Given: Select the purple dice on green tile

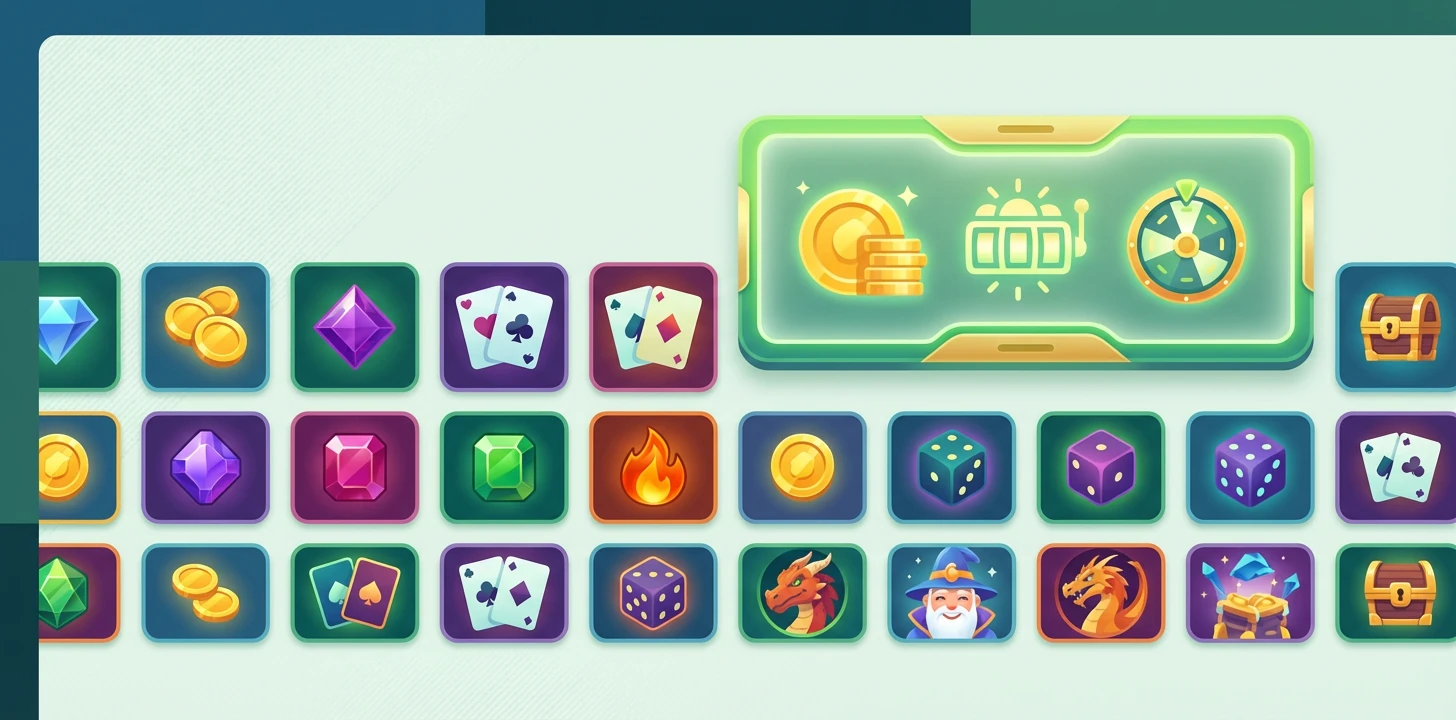Looking at the screenshot, I should (x=1101, y=467).
